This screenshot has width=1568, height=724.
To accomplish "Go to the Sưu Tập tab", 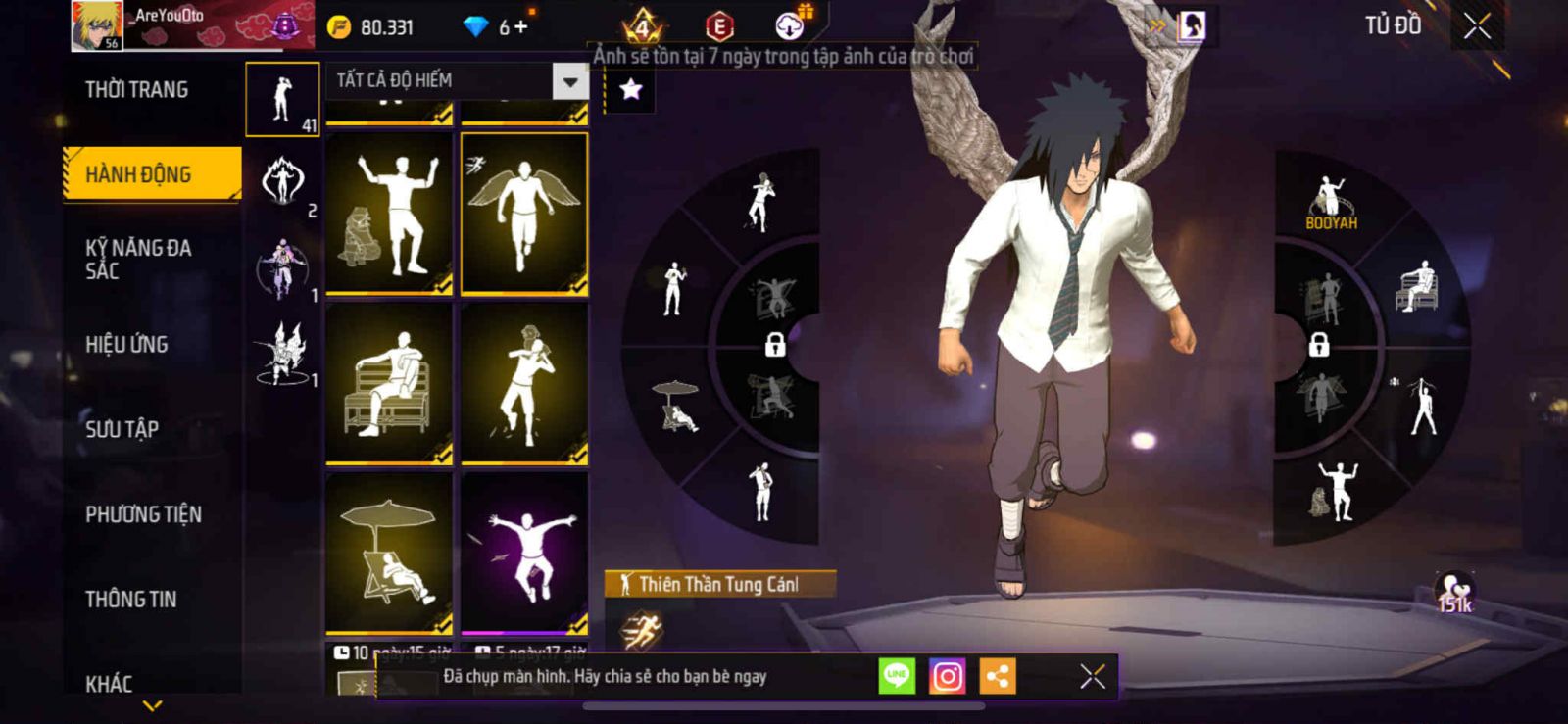I will 122,429.
